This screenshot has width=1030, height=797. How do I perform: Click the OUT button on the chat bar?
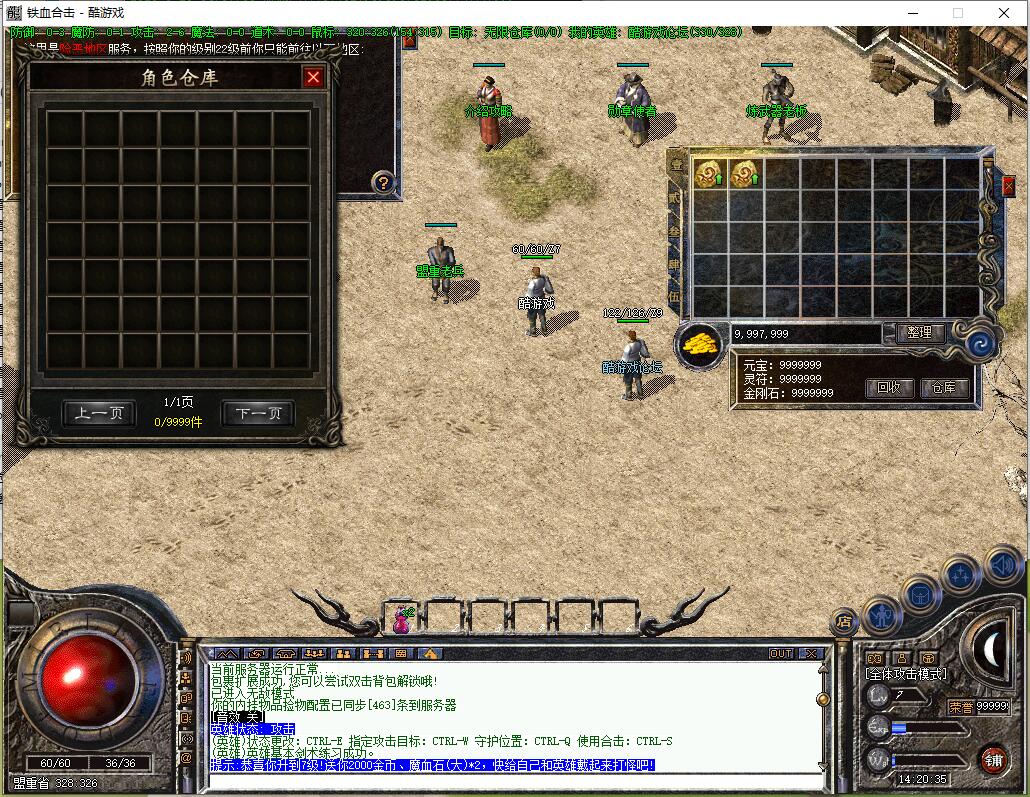781,653
